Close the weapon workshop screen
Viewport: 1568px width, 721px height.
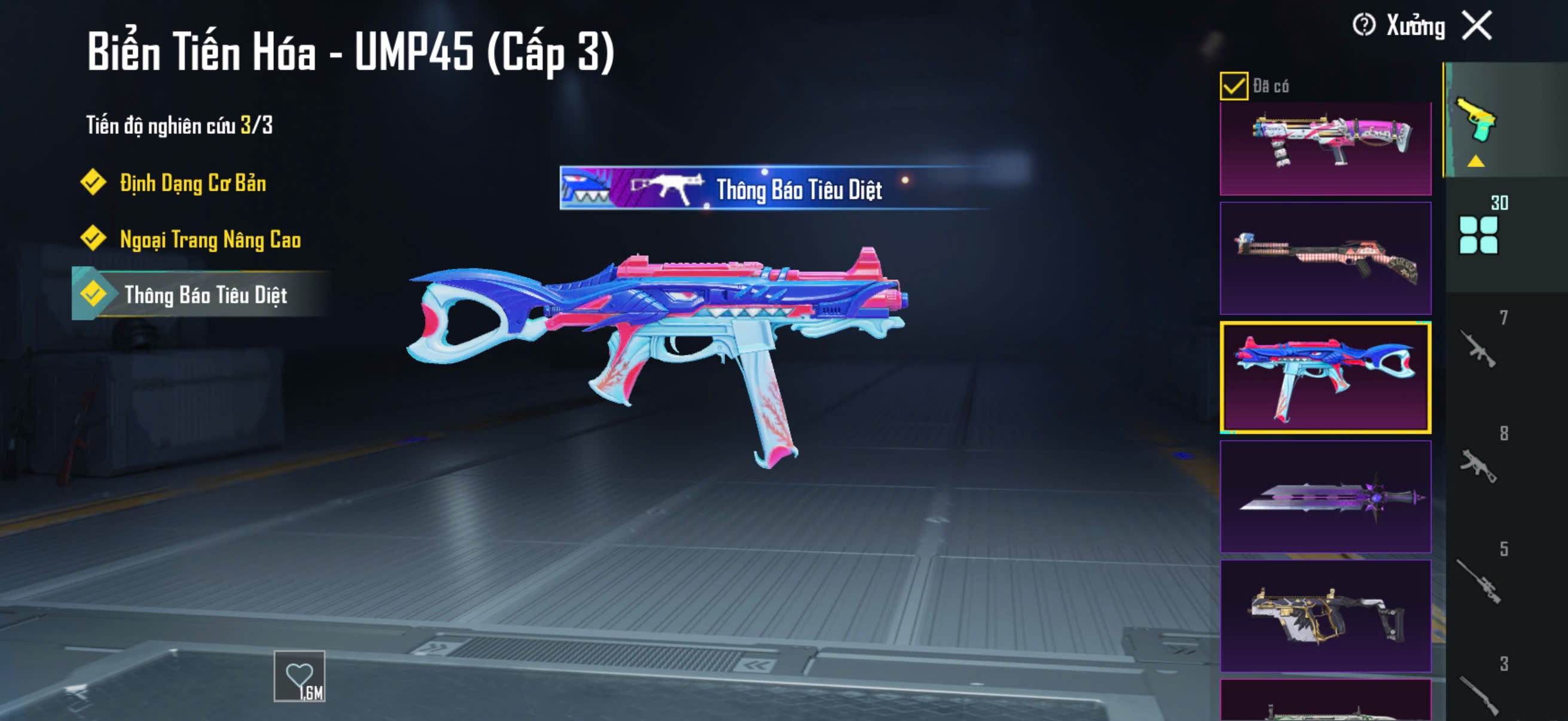pyautogui.click(x=1477, y=26)
